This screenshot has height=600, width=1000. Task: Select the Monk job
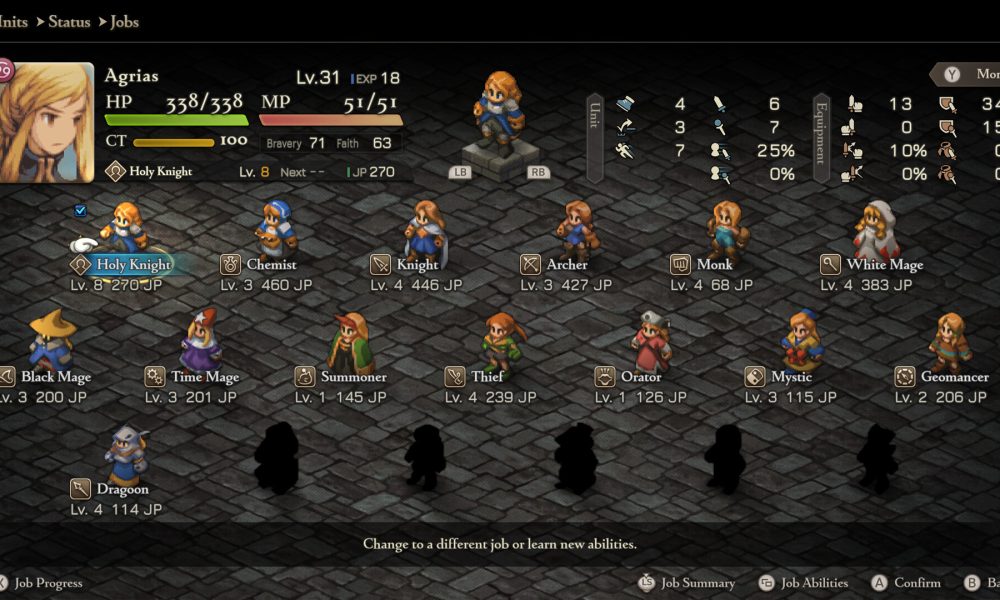pos(714,265)
